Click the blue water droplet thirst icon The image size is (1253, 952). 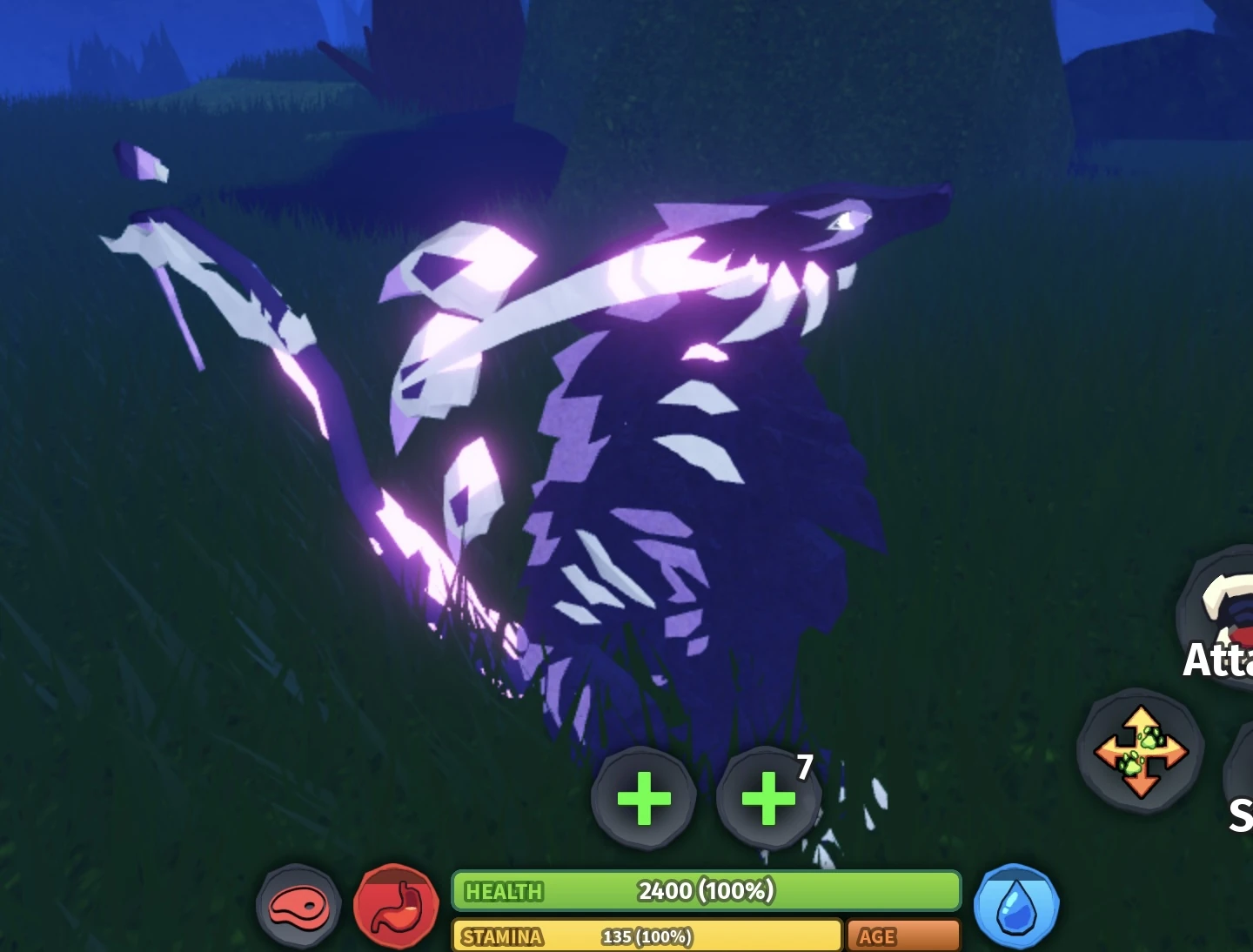click(x=1017, y=906)
